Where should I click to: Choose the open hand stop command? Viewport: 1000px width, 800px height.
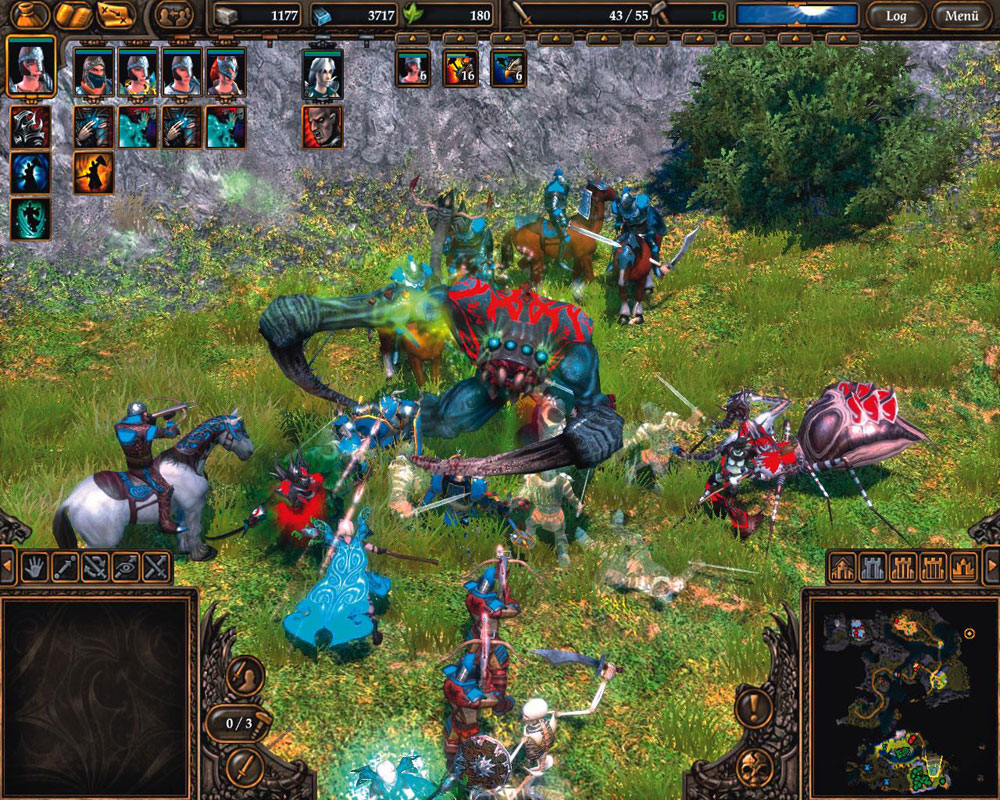(x=35, y=567)
